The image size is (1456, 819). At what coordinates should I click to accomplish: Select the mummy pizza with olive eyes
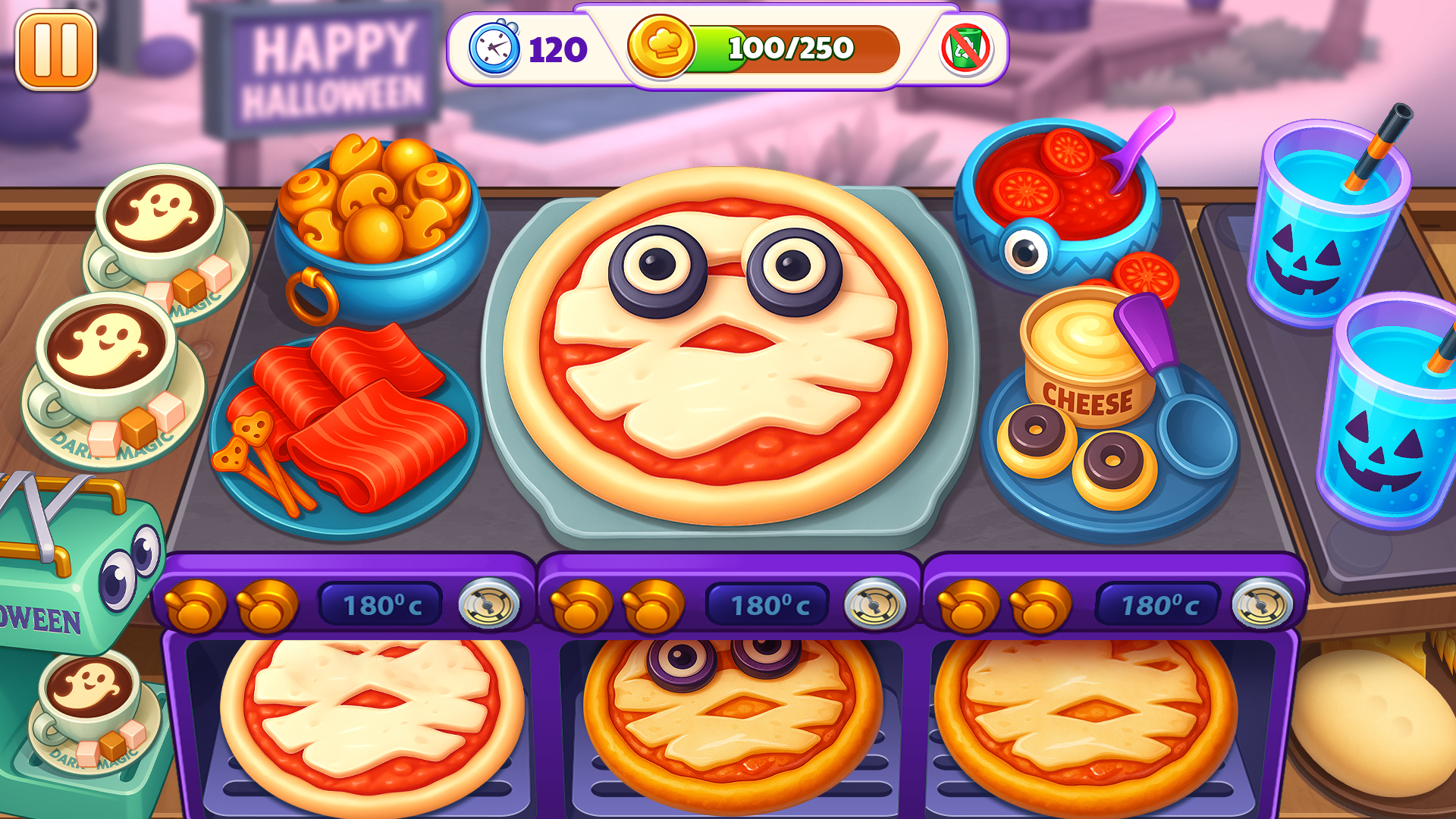click(720, 341)
